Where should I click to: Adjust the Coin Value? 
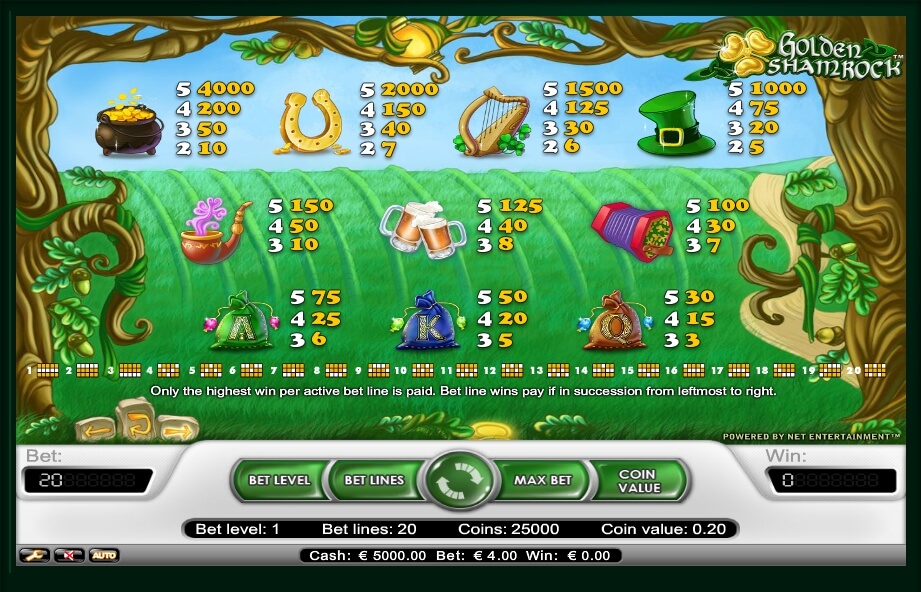coord(638,480)
